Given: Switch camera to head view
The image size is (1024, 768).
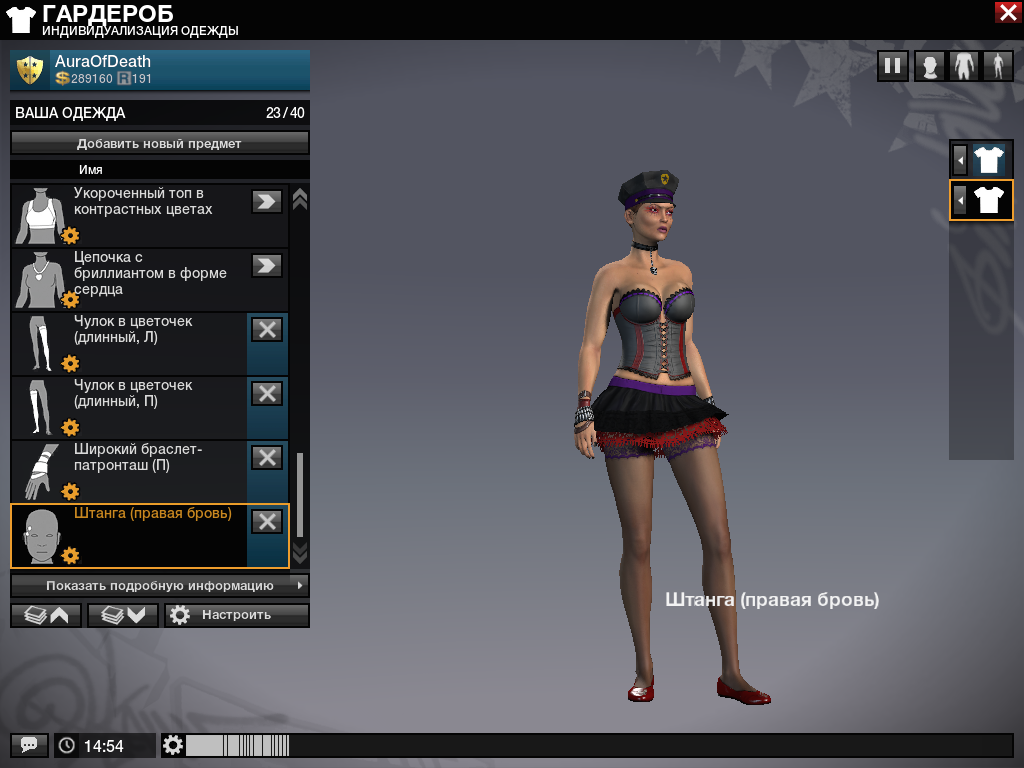Looking at the screenshot, I should pos(930,67).
